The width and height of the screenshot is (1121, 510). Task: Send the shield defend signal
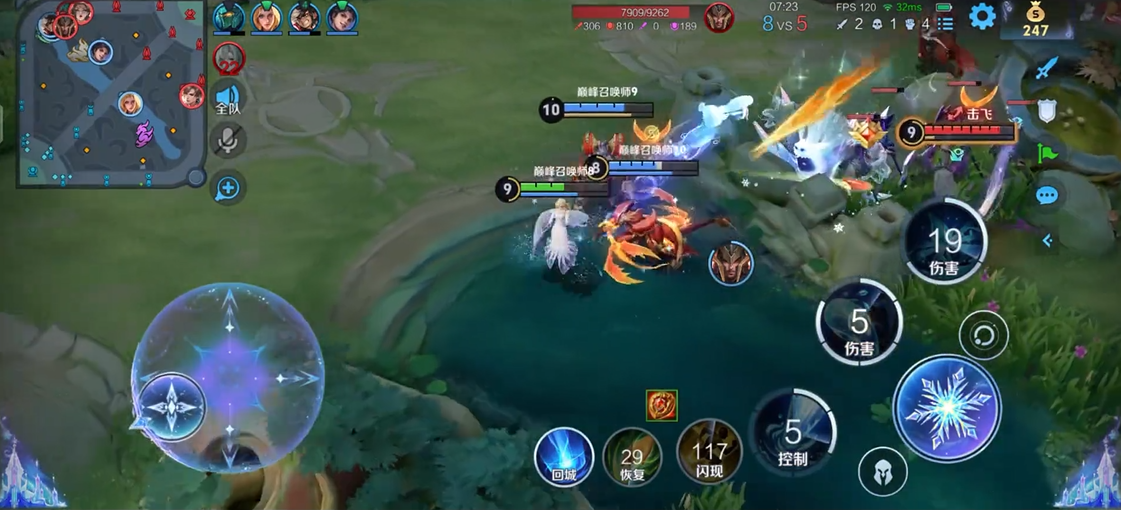pos(1046,111)
